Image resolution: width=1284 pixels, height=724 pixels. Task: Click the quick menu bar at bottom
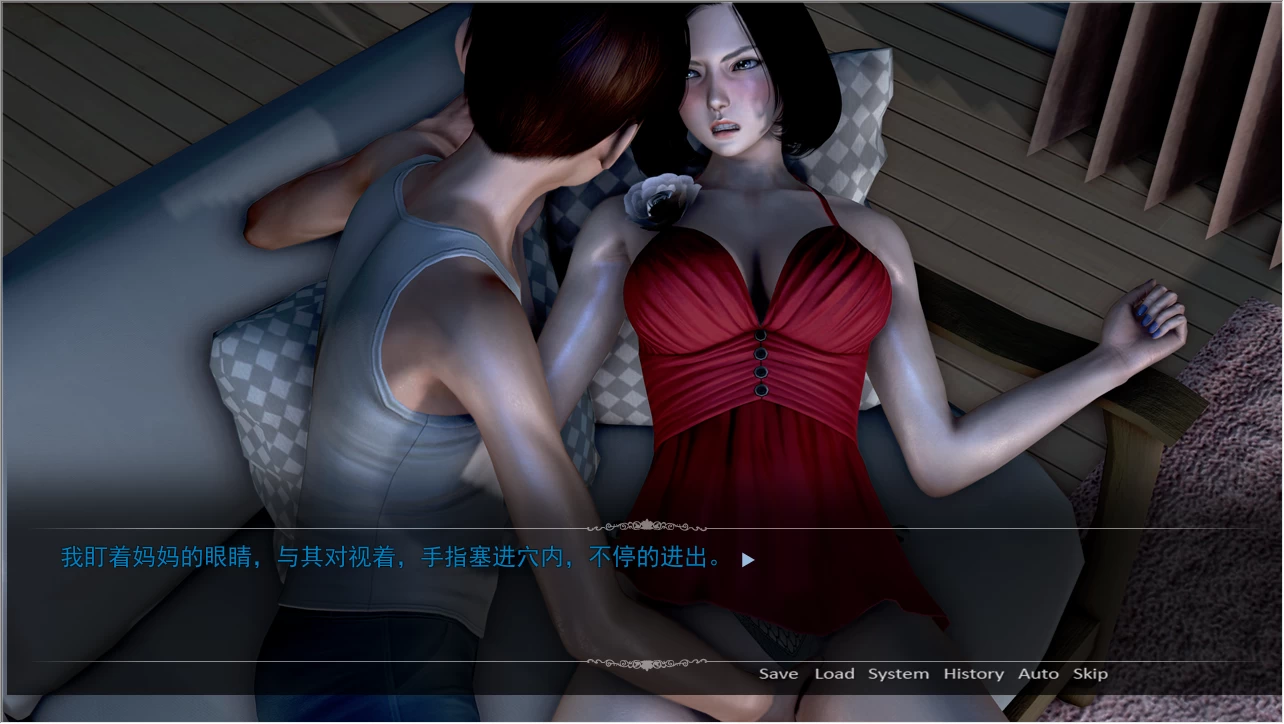(935, 674)
